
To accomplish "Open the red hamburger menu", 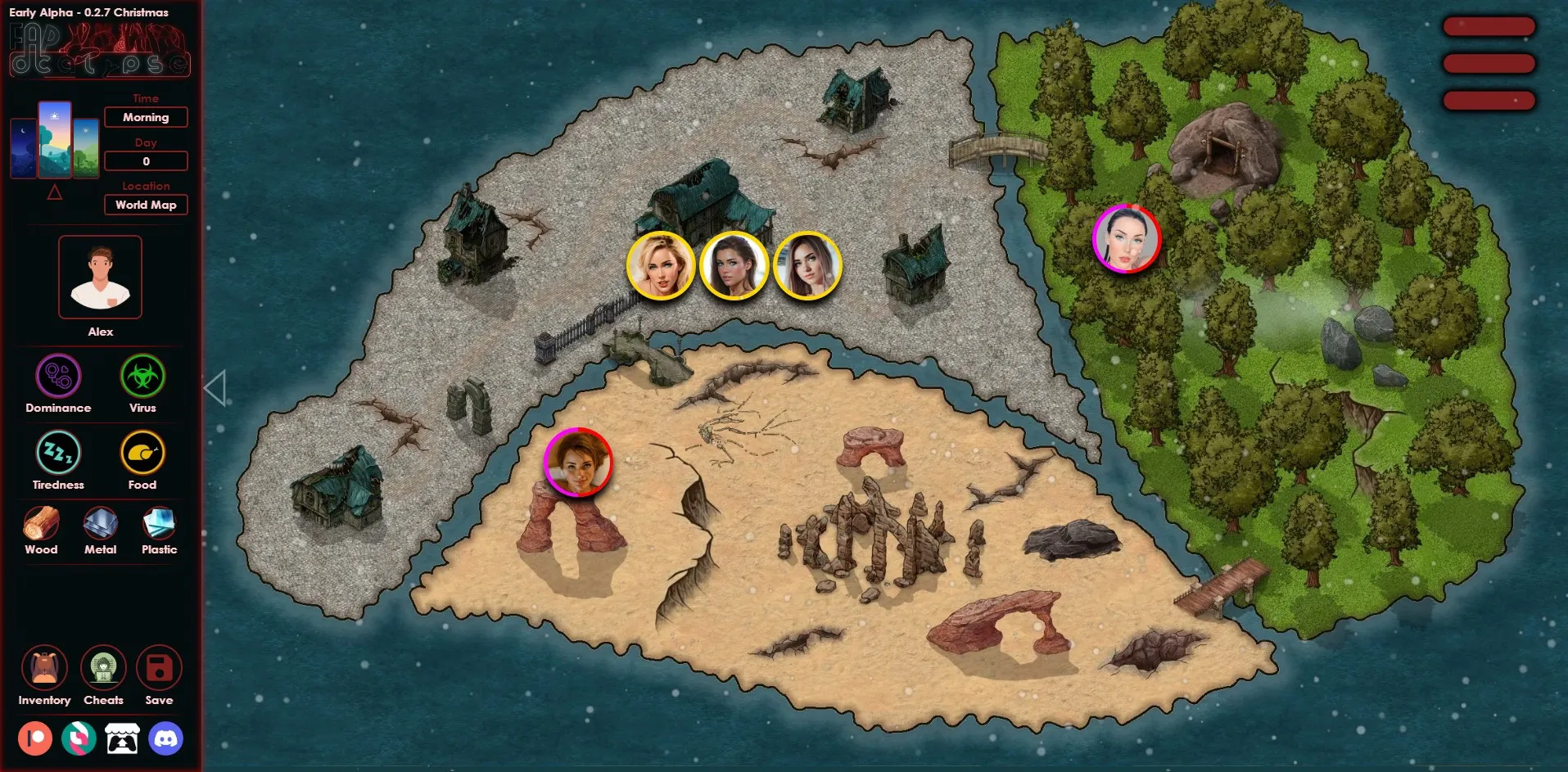I will click(x=1489, y=64).
